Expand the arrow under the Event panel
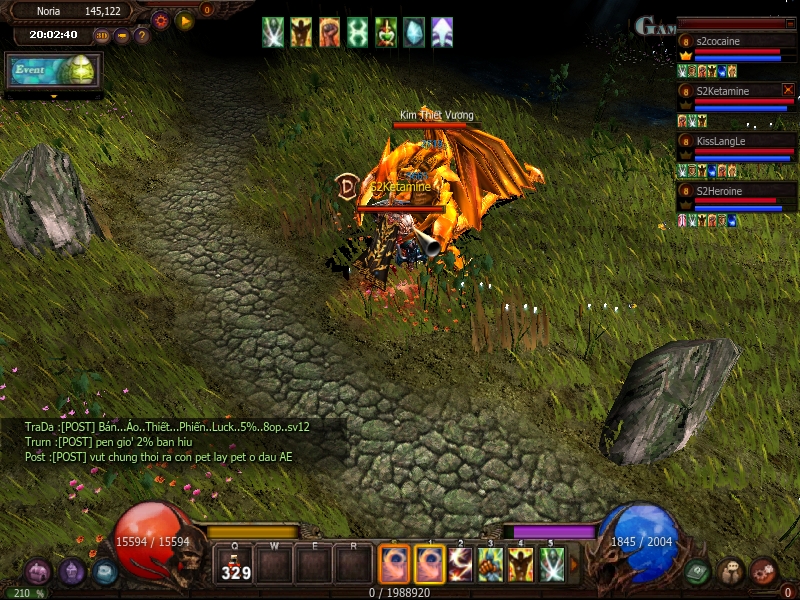 [53, 97]
